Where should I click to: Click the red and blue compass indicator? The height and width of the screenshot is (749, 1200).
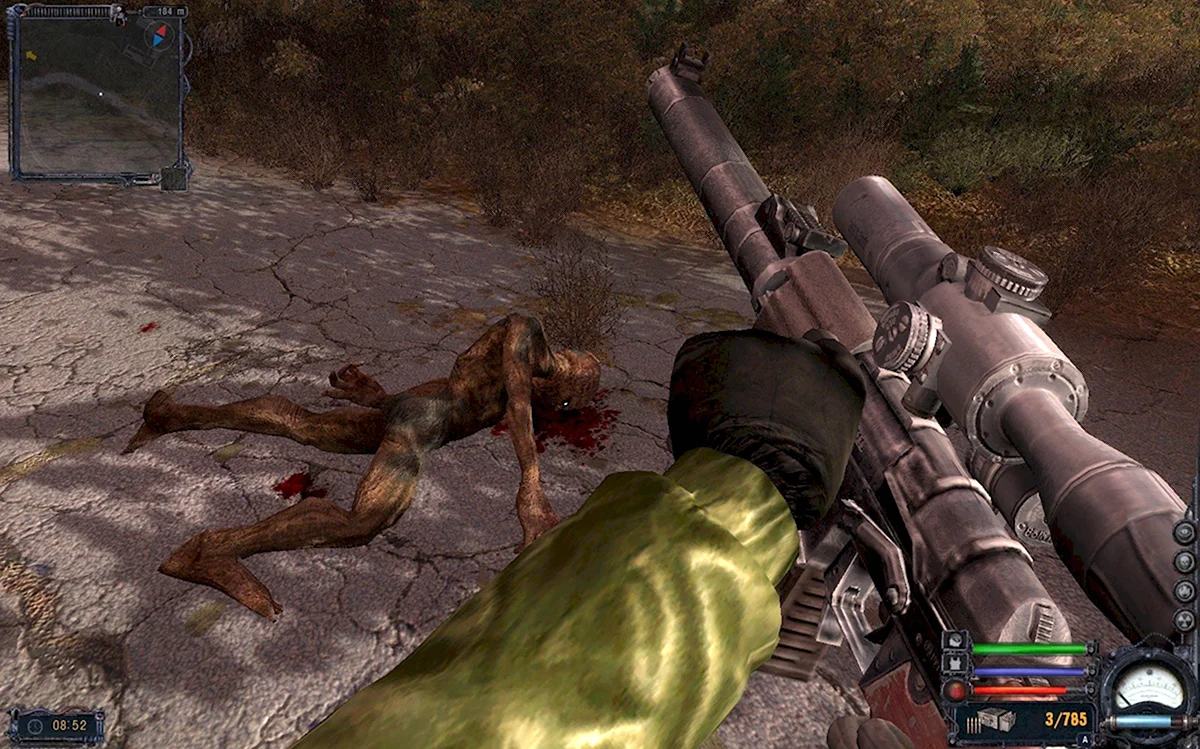160,35
